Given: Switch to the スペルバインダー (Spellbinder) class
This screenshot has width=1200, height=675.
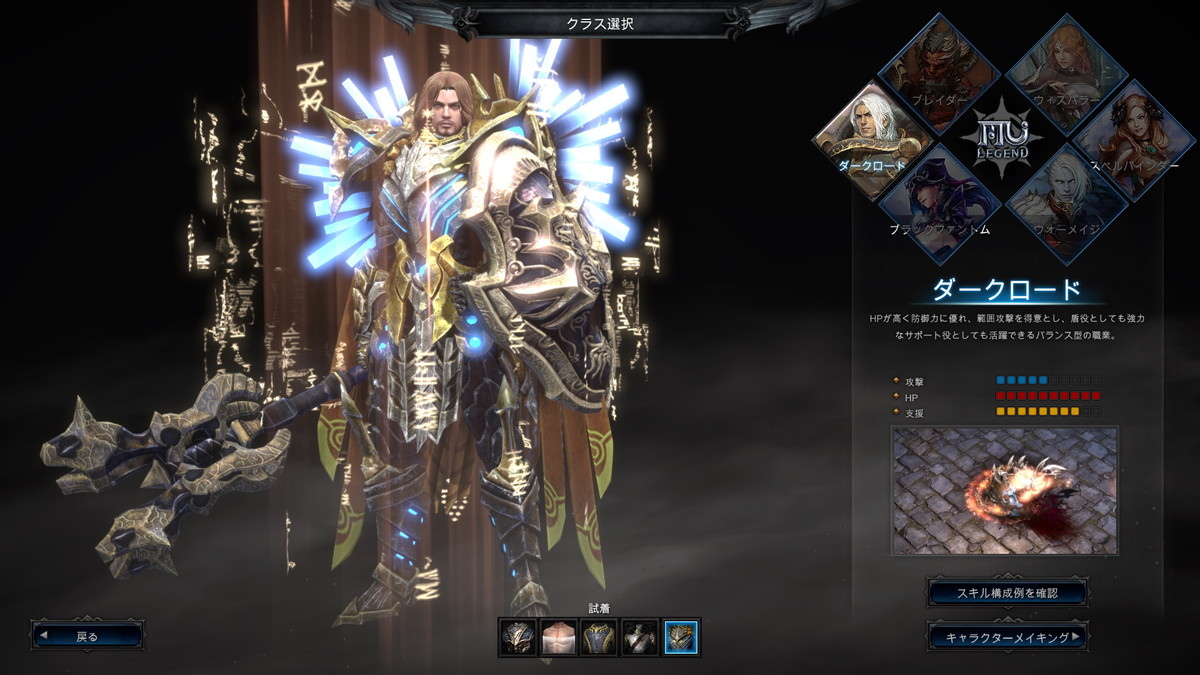Looking at the screenshot, I should pos(1130,138).
